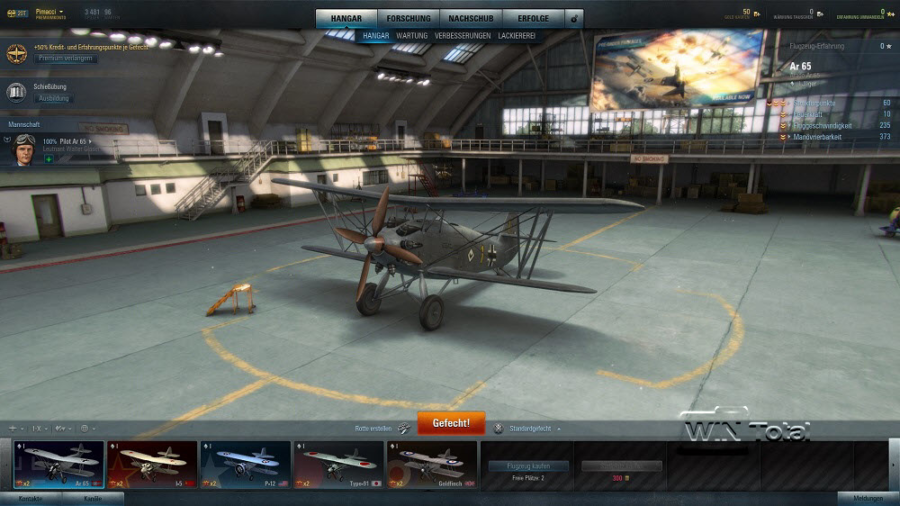The image size is (900, 506).
Task: Show the Verbesserungen sub-tab
Action: click(462, 36)
